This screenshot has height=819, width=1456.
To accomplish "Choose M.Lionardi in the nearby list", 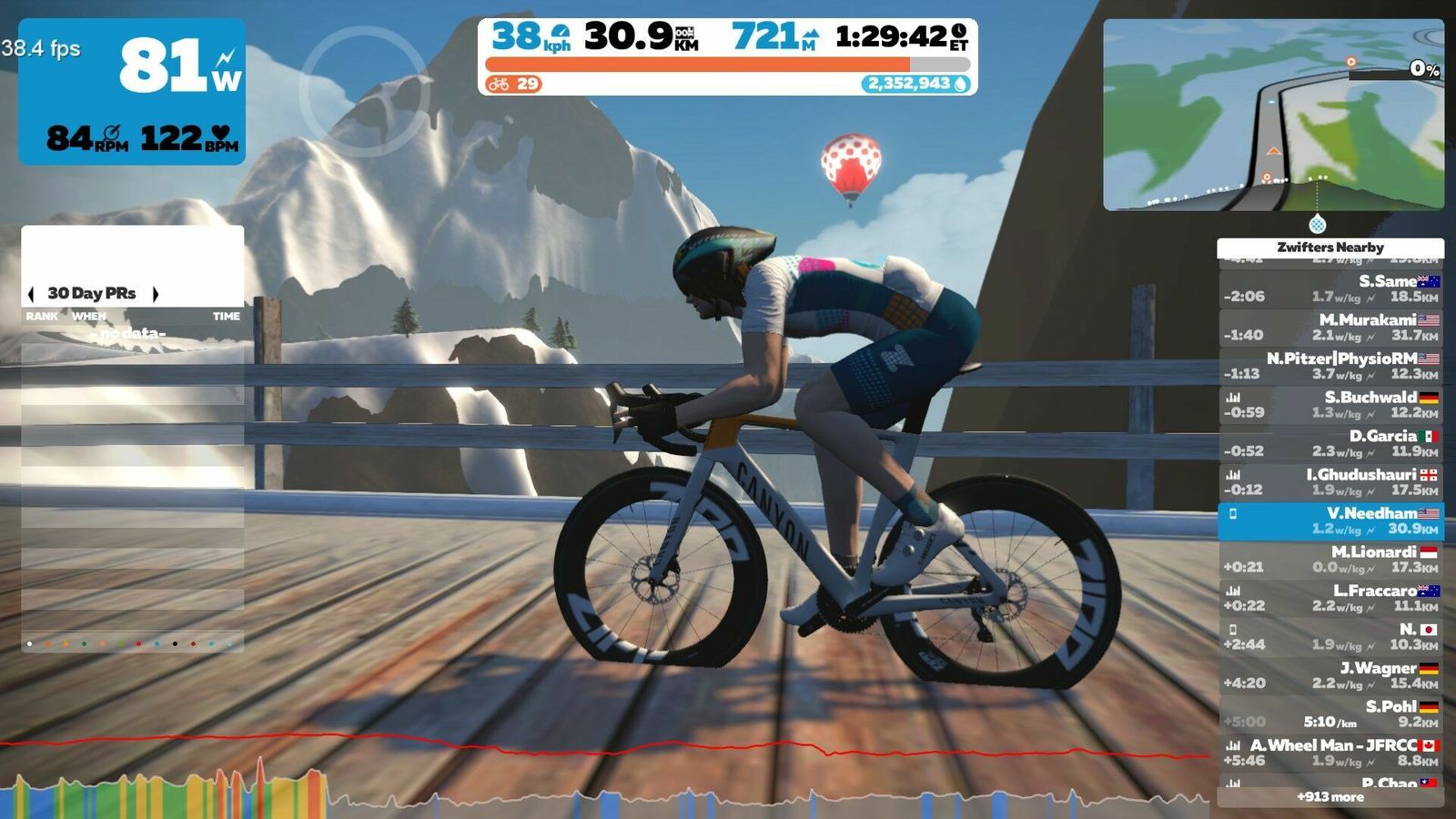I will click(1330, 560).
